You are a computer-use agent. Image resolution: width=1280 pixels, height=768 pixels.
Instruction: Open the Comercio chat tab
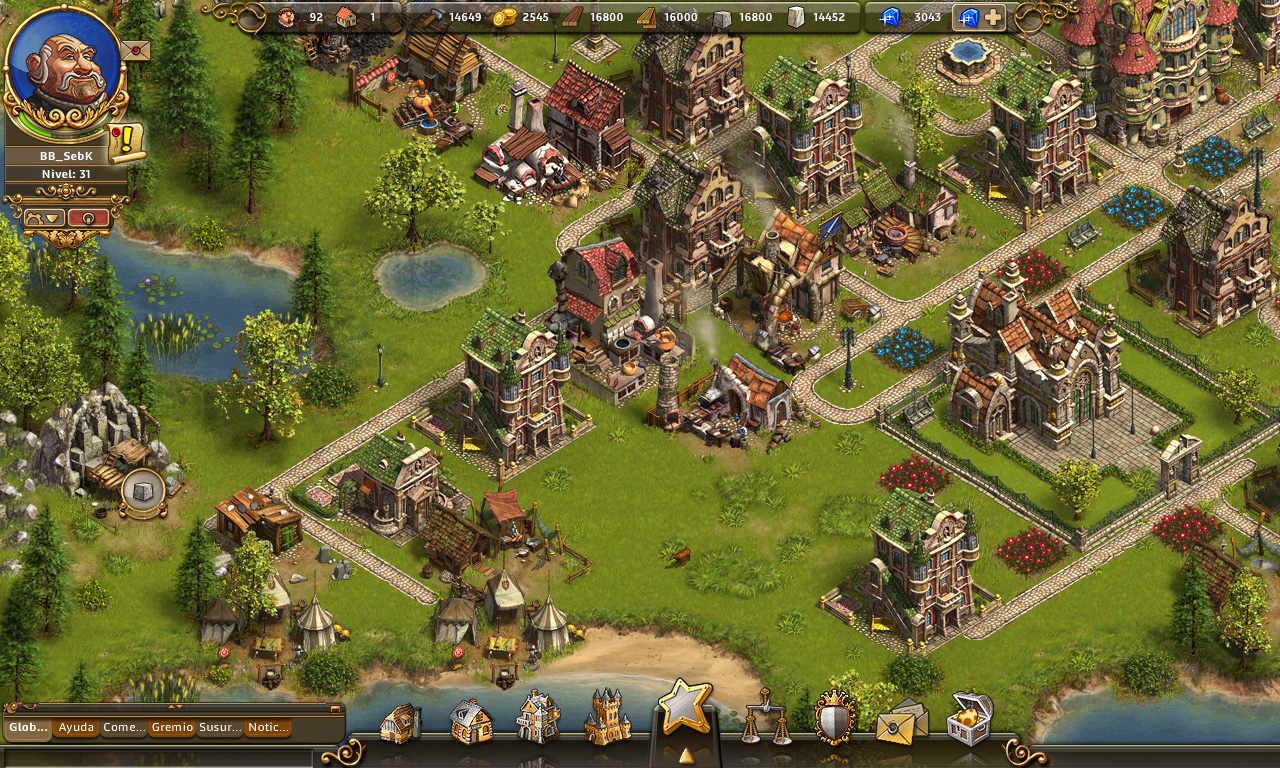(x=124, y=728)
